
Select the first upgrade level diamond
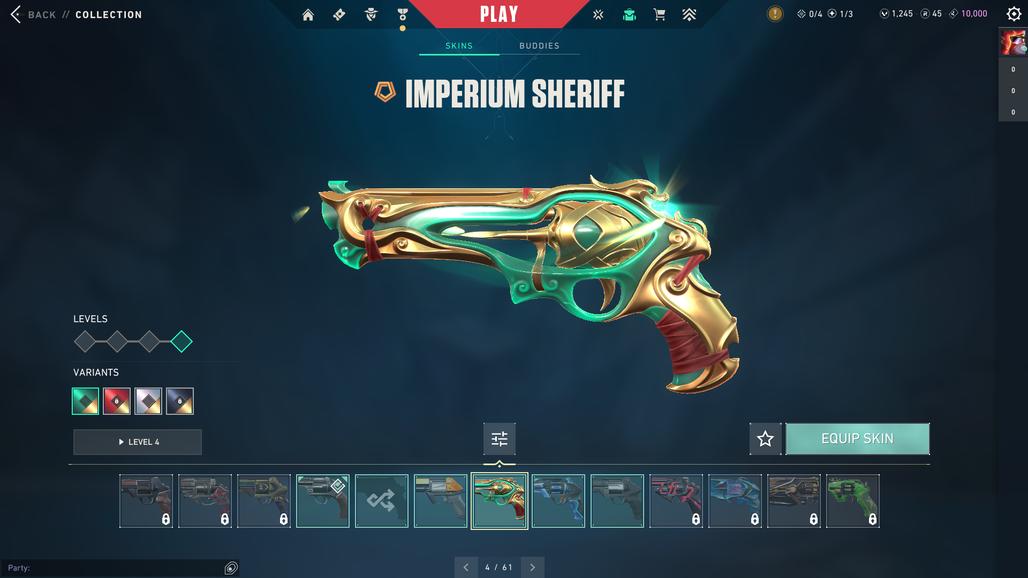(85, 342)
